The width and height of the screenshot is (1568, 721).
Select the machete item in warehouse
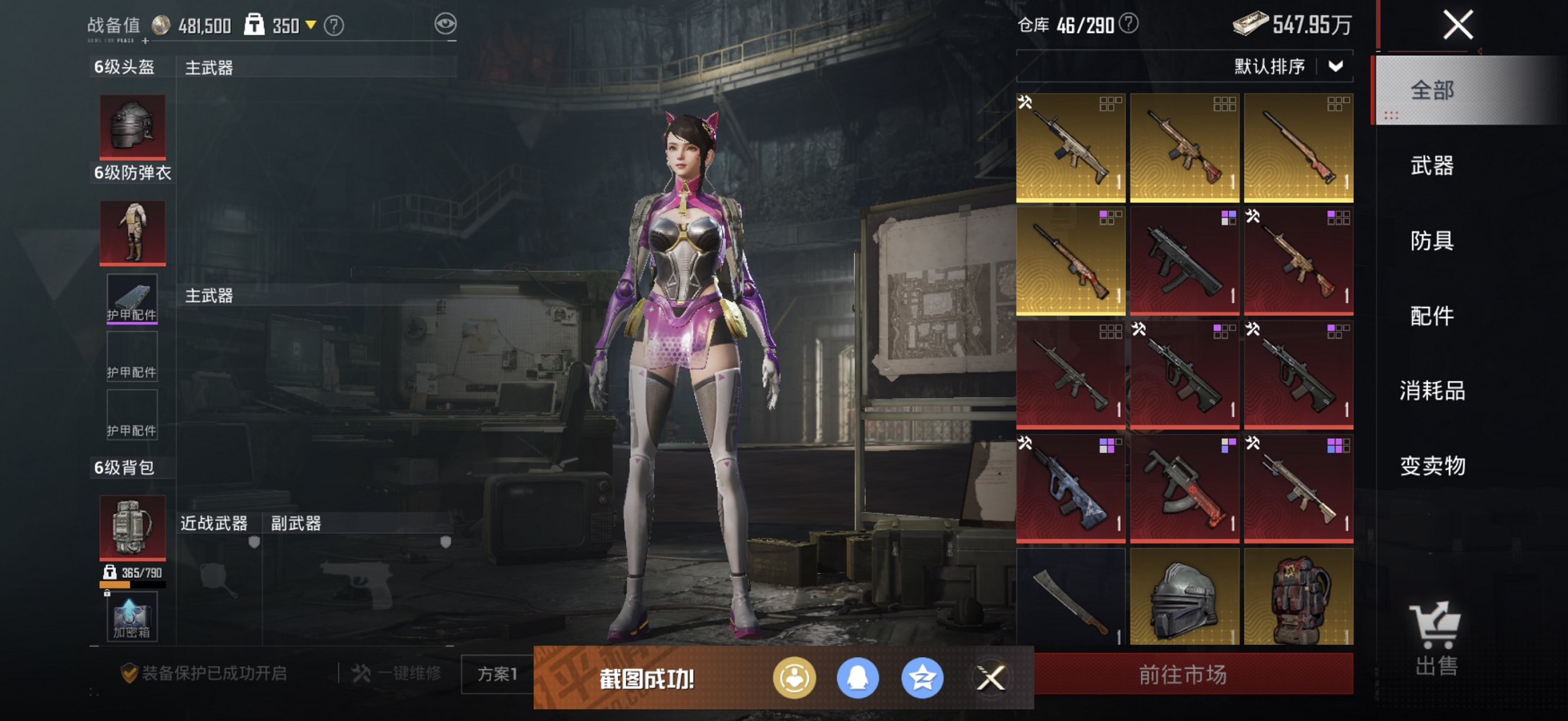click(x=1071, y=598)
